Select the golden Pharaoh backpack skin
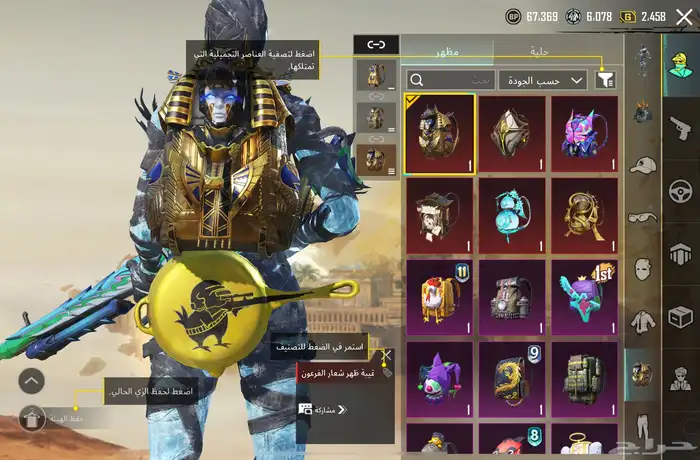This screenshot has height=460, width=700. [440, 134]
